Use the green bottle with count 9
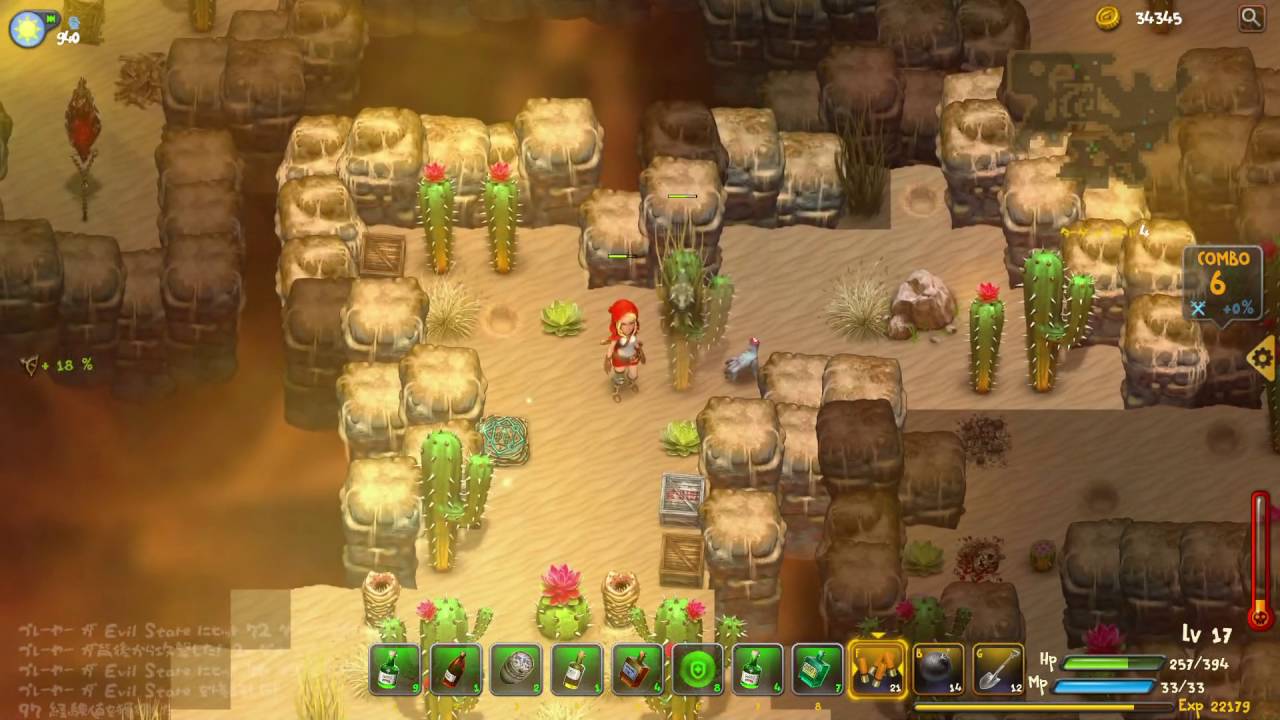 (x=396, y=669)
